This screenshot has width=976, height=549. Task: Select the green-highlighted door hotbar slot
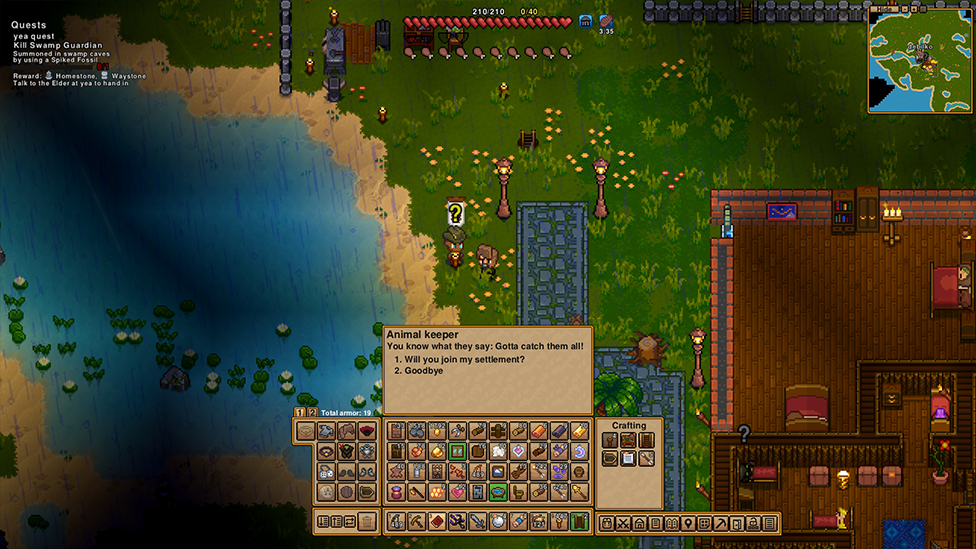580,521
